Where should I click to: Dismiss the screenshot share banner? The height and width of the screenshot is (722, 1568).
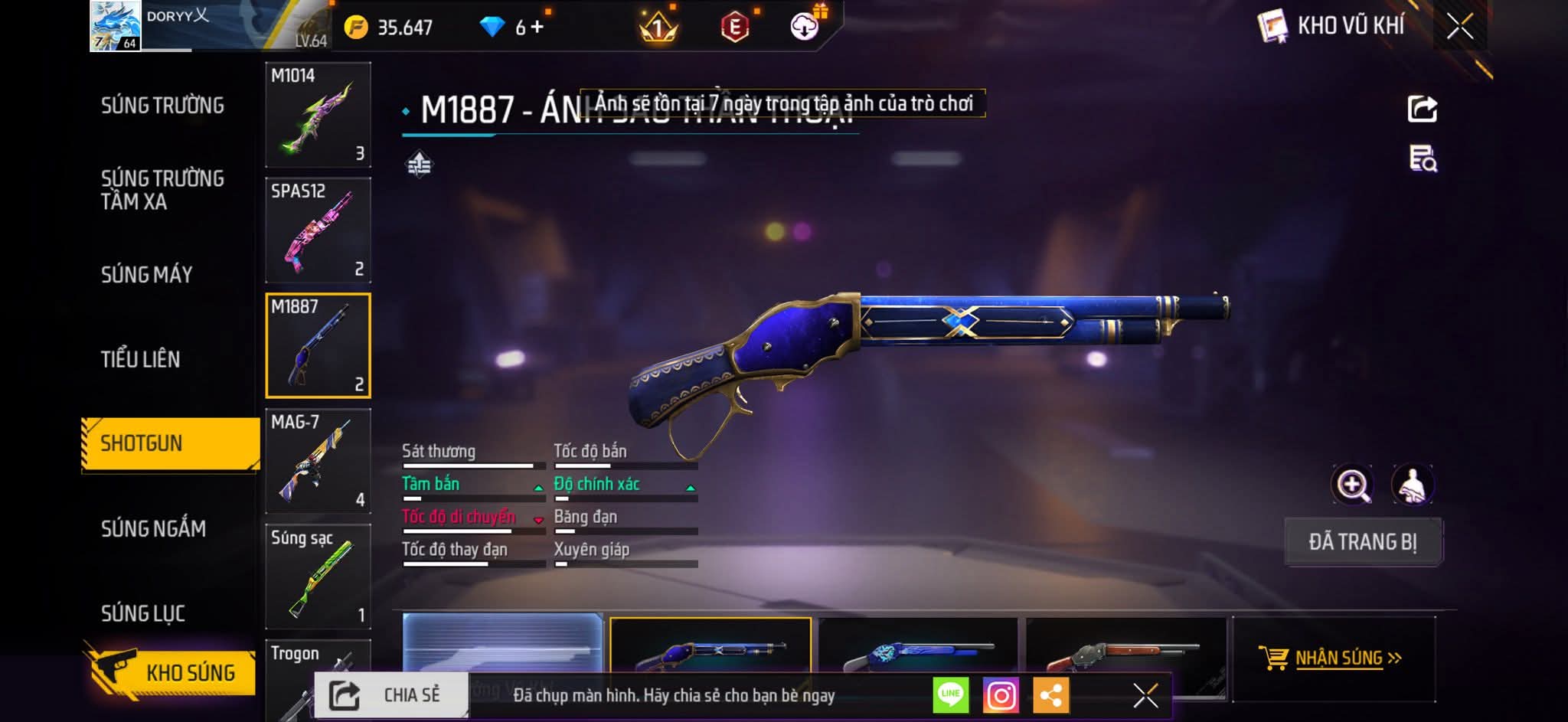click(x=1145, y=695)
